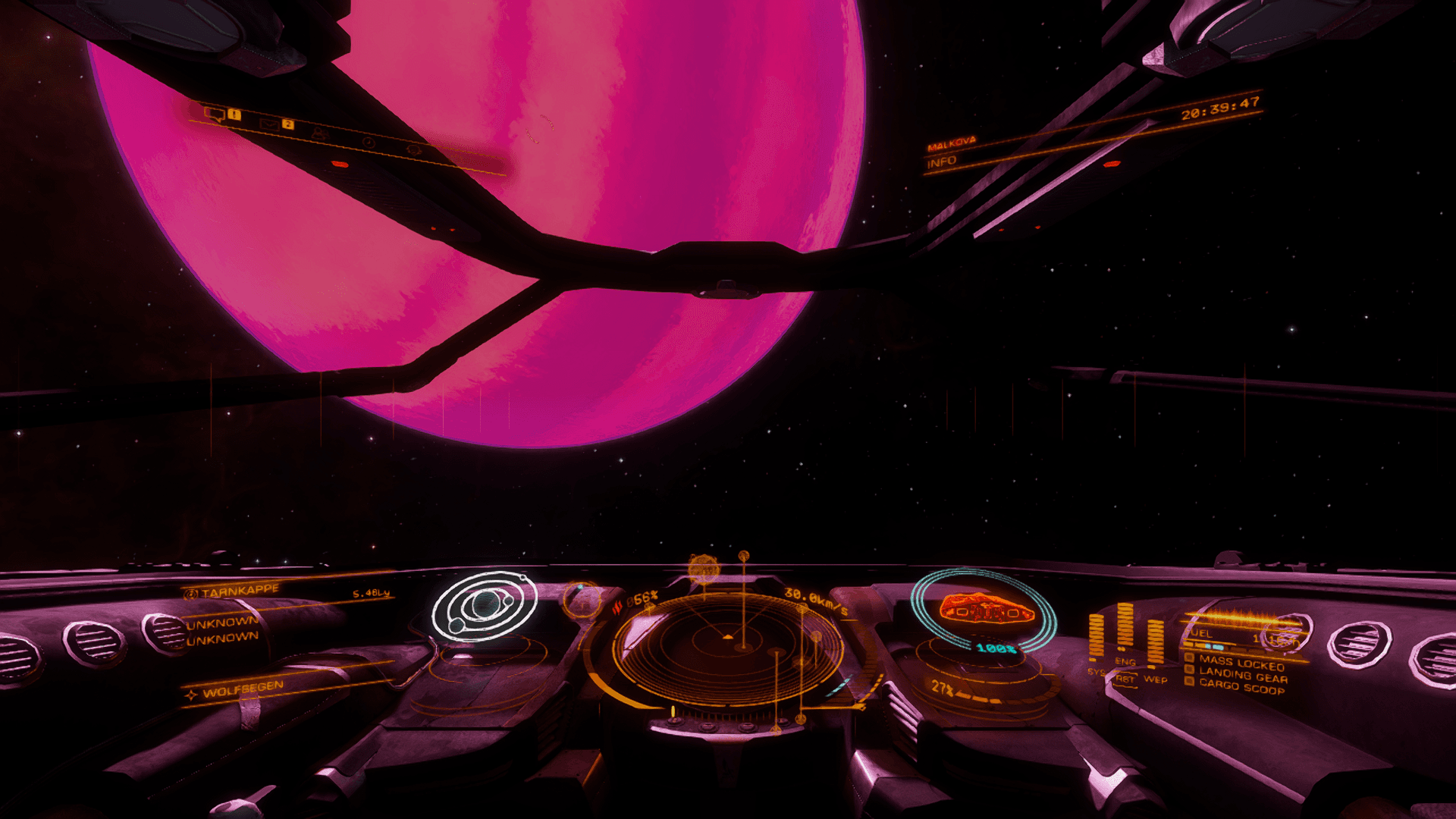Image resolution: width=1456 pixels, height=819 pixels.
Task: Toggle the Landing Gear indicator
Action: tap(1242, 674)
